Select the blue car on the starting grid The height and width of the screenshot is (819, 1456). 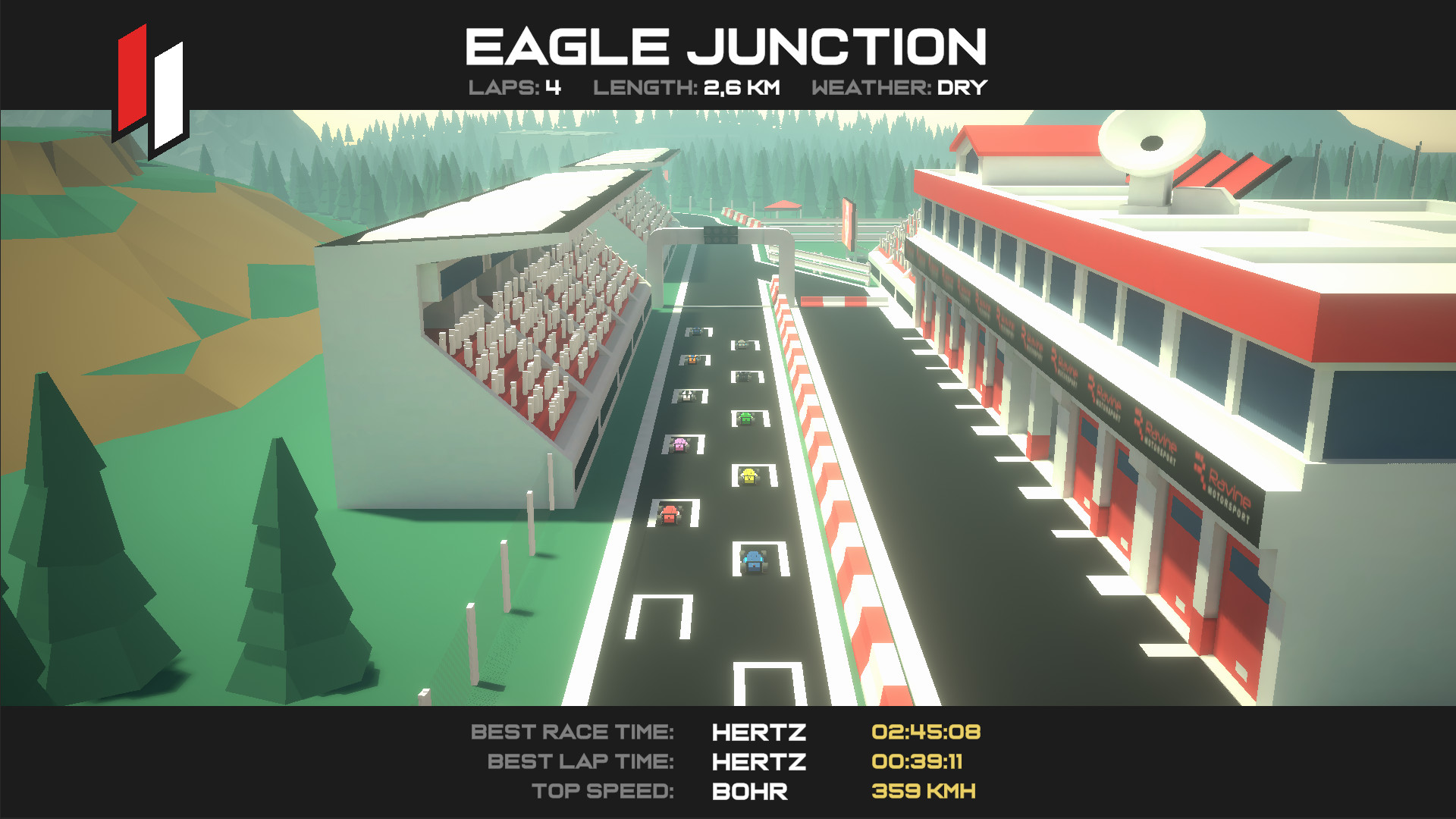pyautogui.click(x=754, y=561)
